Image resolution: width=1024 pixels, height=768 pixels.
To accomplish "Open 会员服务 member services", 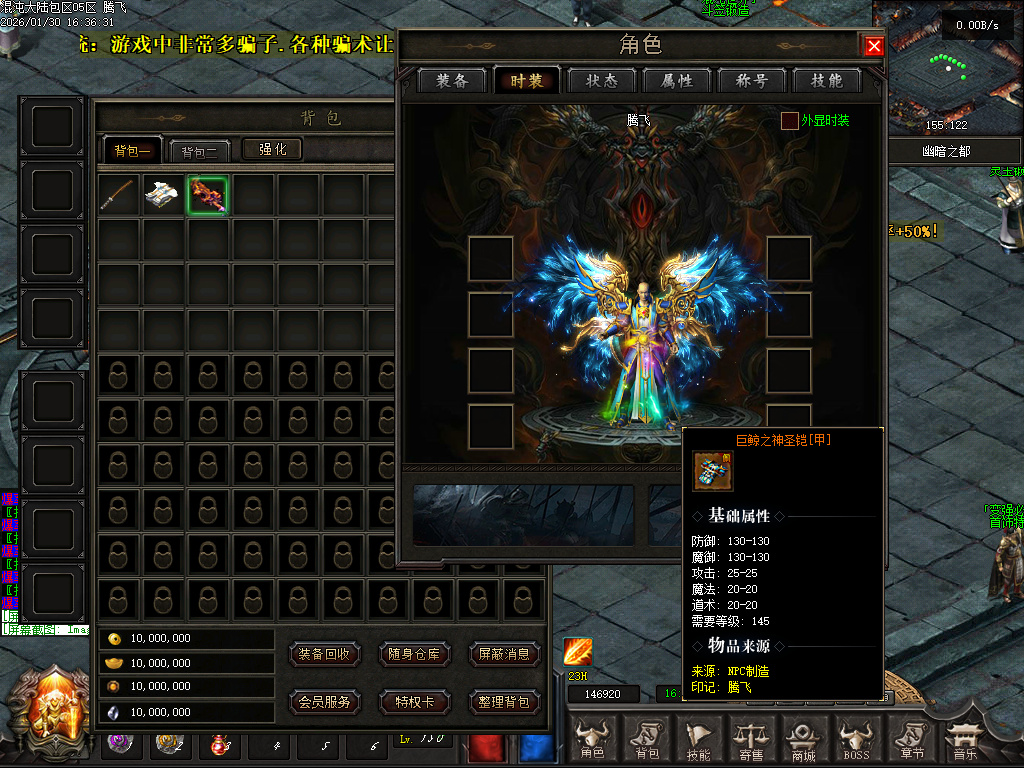I will (325, 702).
